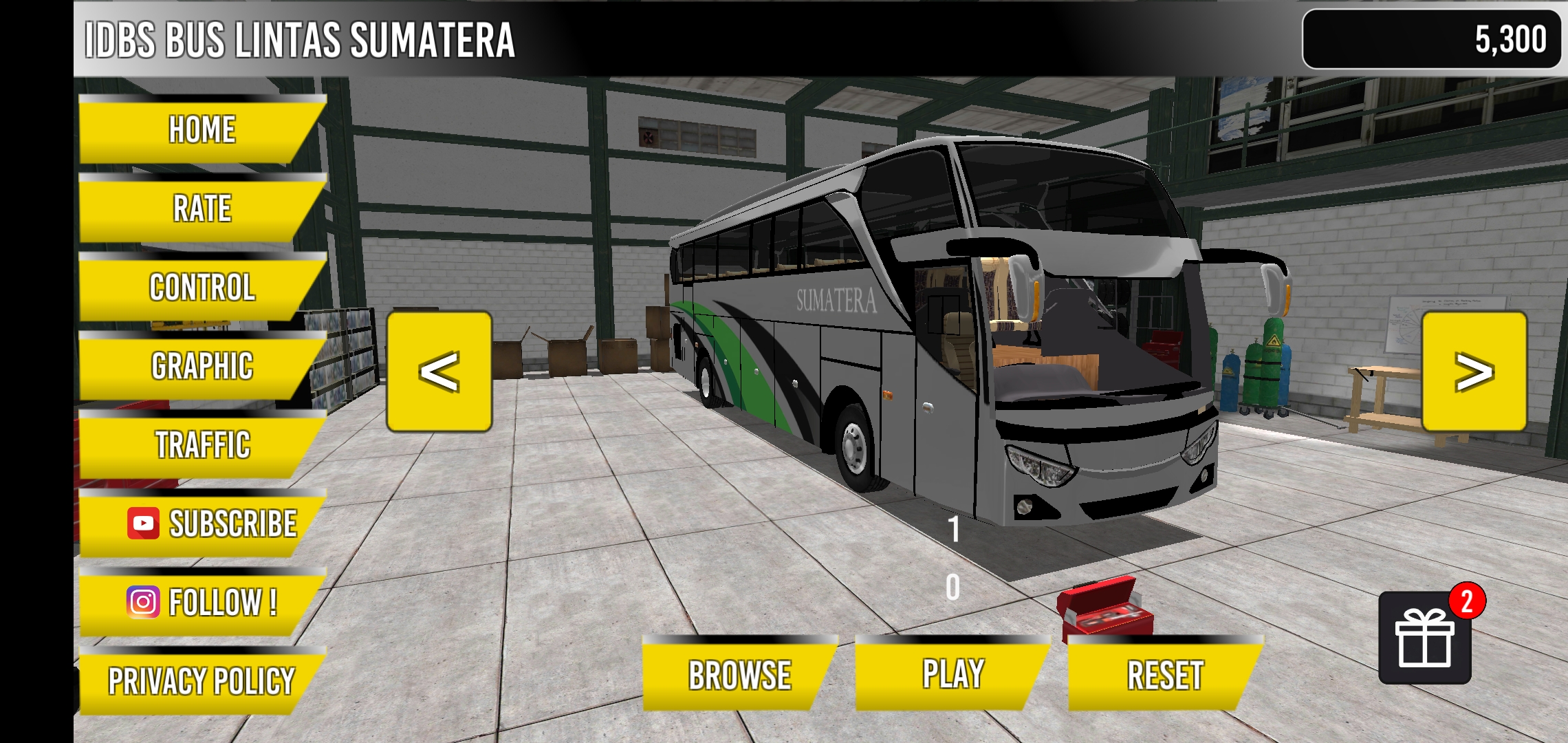Go to the Home menu
Image resolution: width=1568 pixels, height=743 pixels.
coord(199,128)
